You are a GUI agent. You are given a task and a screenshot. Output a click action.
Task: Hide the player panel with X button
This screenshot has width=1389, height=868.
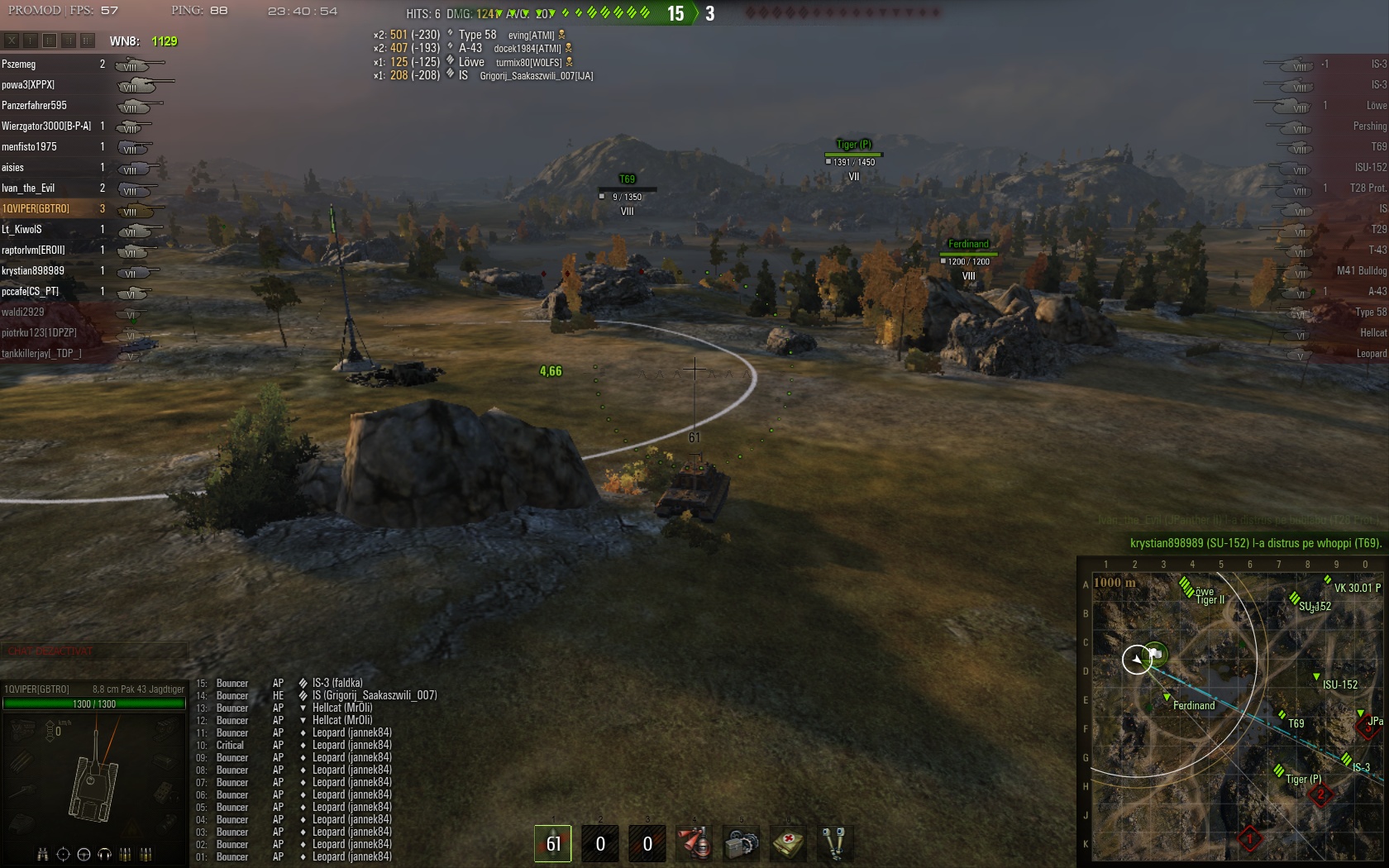point(12,40)
